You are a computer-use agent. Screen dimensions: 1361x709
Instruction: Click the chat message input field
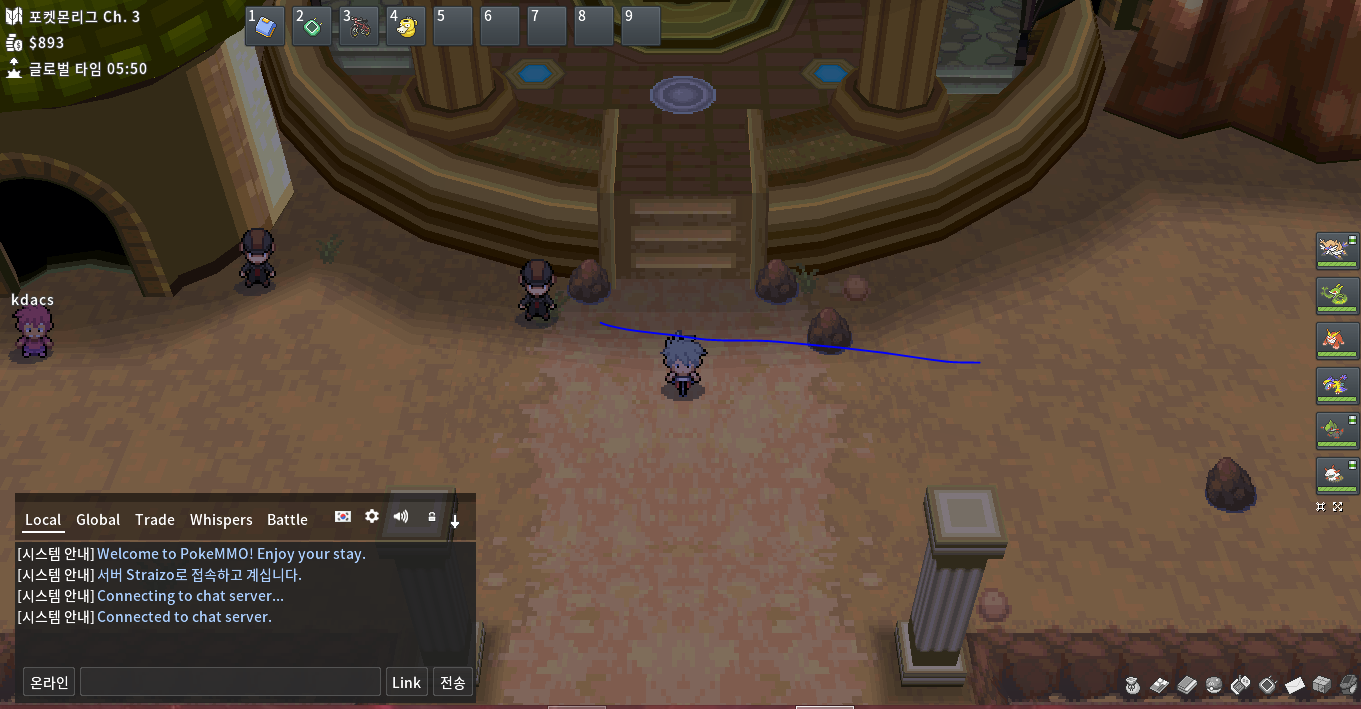230,682
